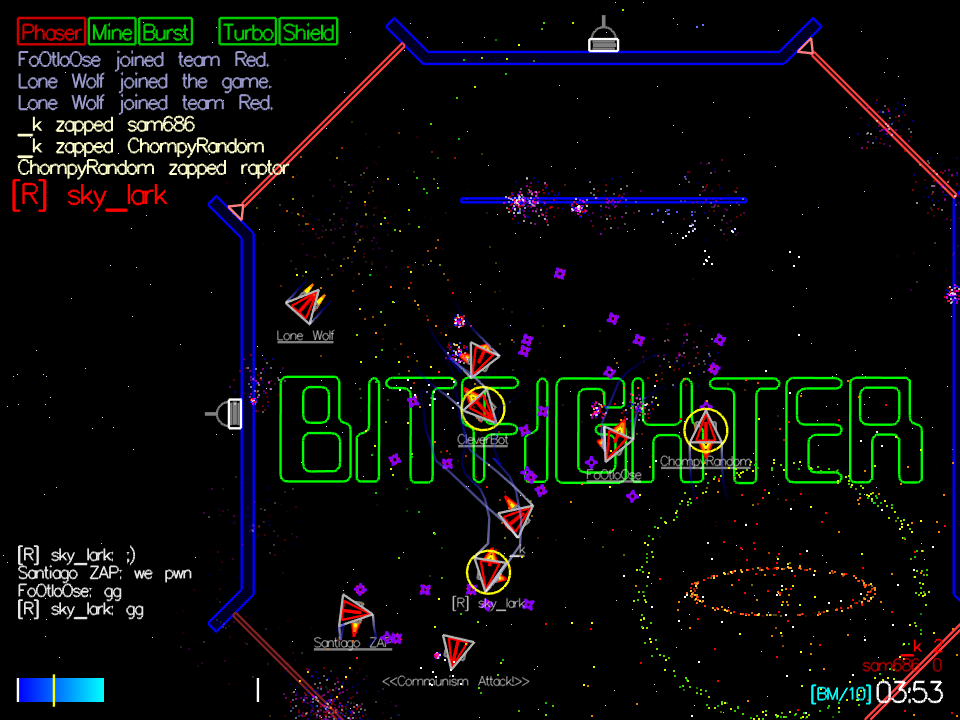Select the Phaser weapon indicator
The image size is (960, 720).
(x=51, y=32)
